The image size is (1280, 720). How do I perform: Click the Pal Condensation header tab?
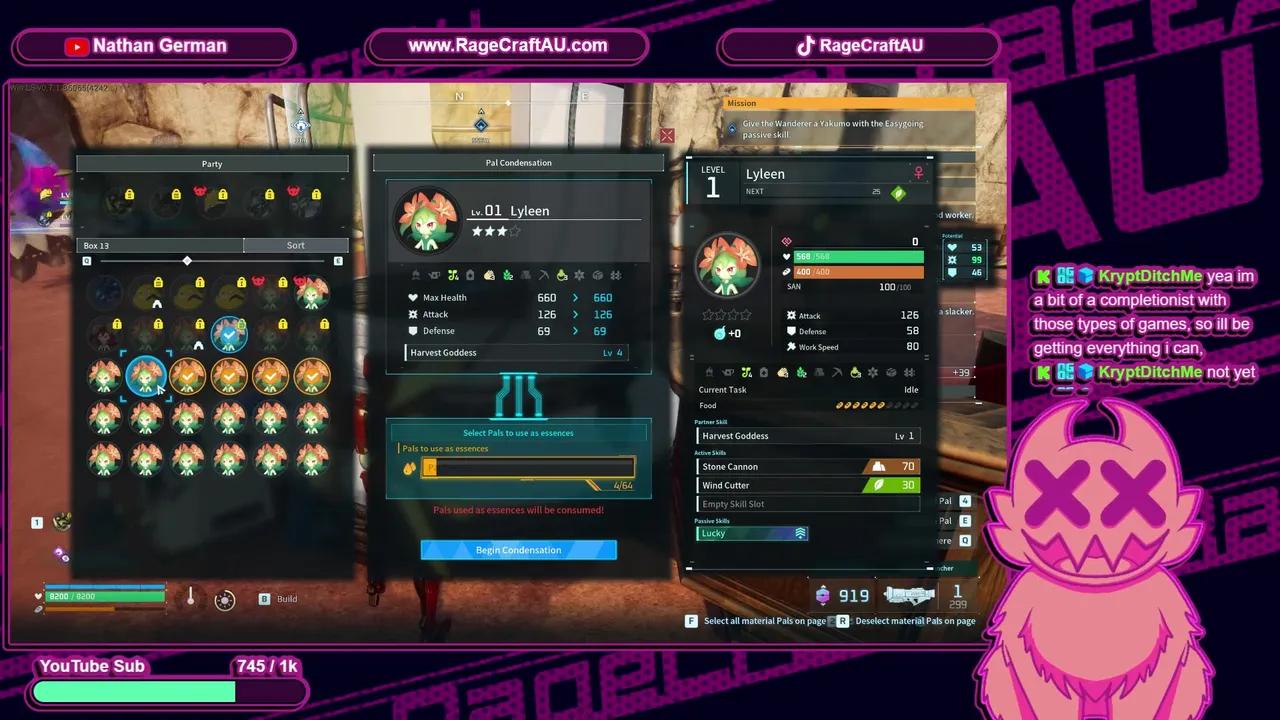coord(518,162)
